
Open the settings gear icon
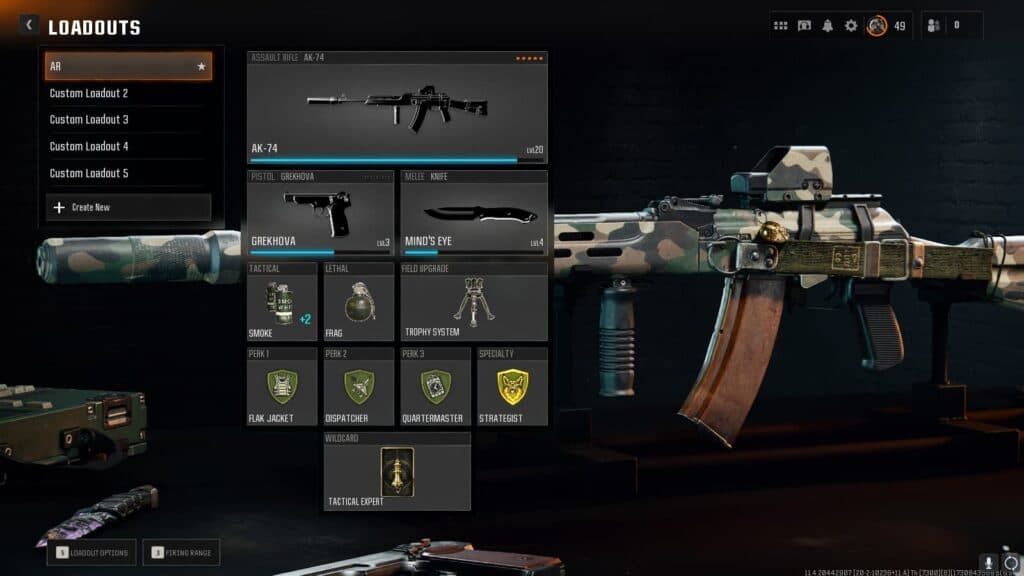point(851,26)
